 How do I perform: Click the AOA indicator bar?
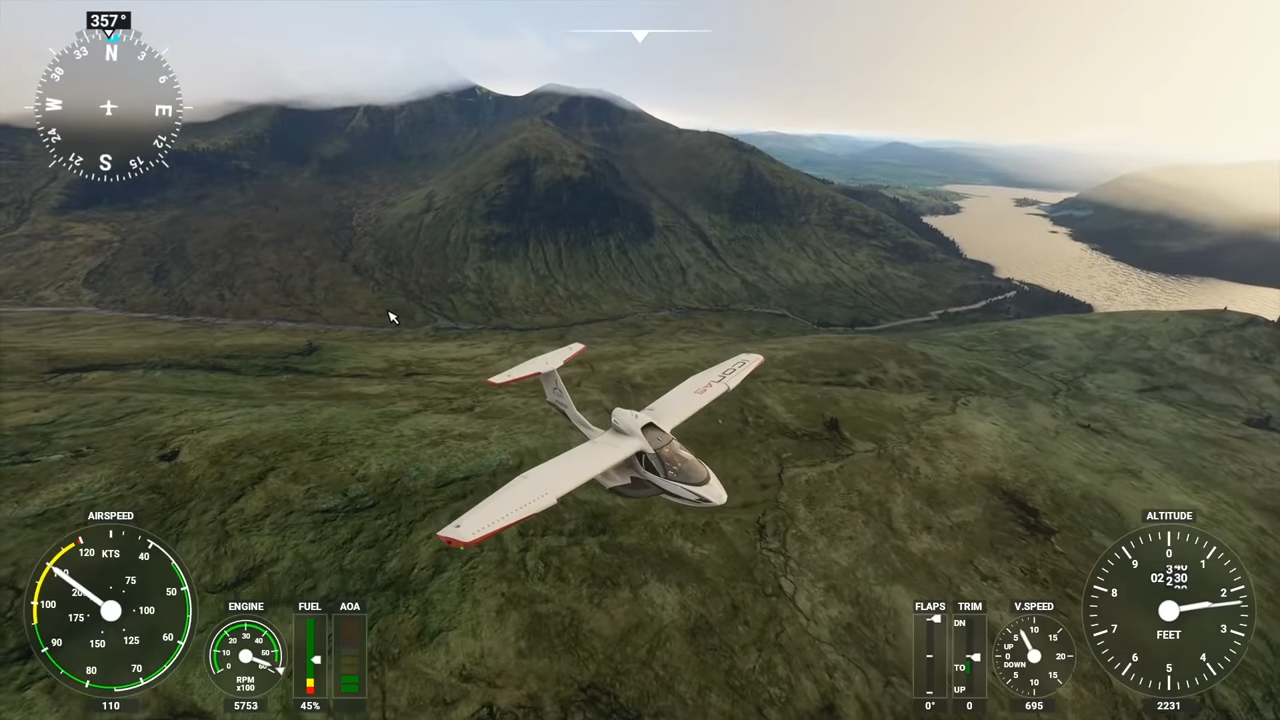pos(349,657)
